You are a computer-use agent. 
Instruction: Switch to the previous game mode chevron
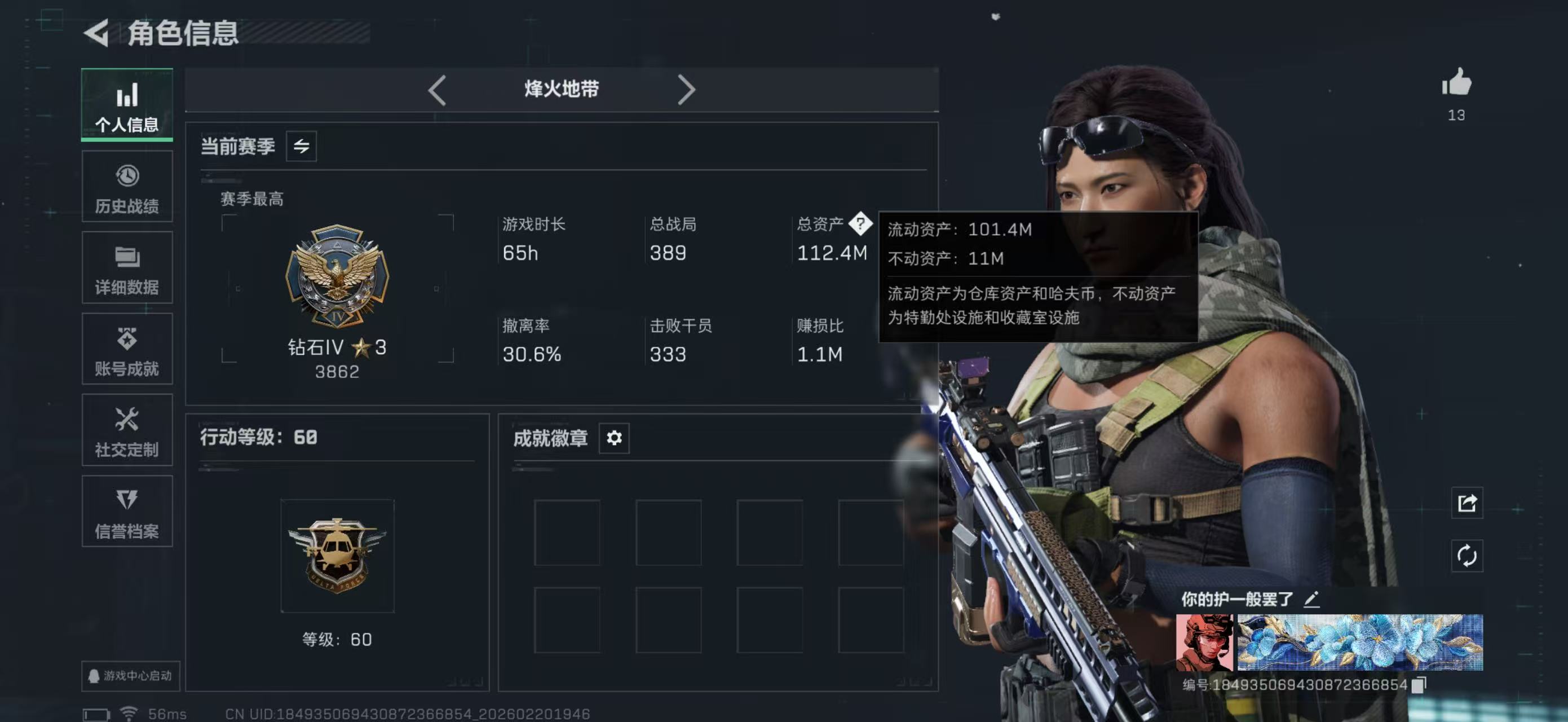[x=437, y=89]
